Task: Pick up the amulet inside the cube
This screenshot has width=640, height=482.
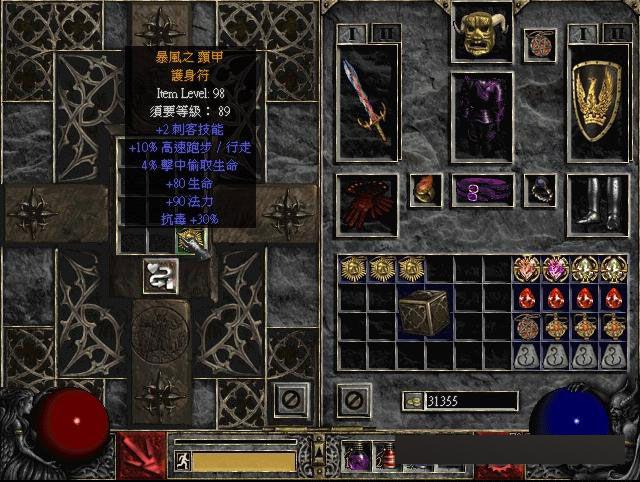Action: (190, 239)
